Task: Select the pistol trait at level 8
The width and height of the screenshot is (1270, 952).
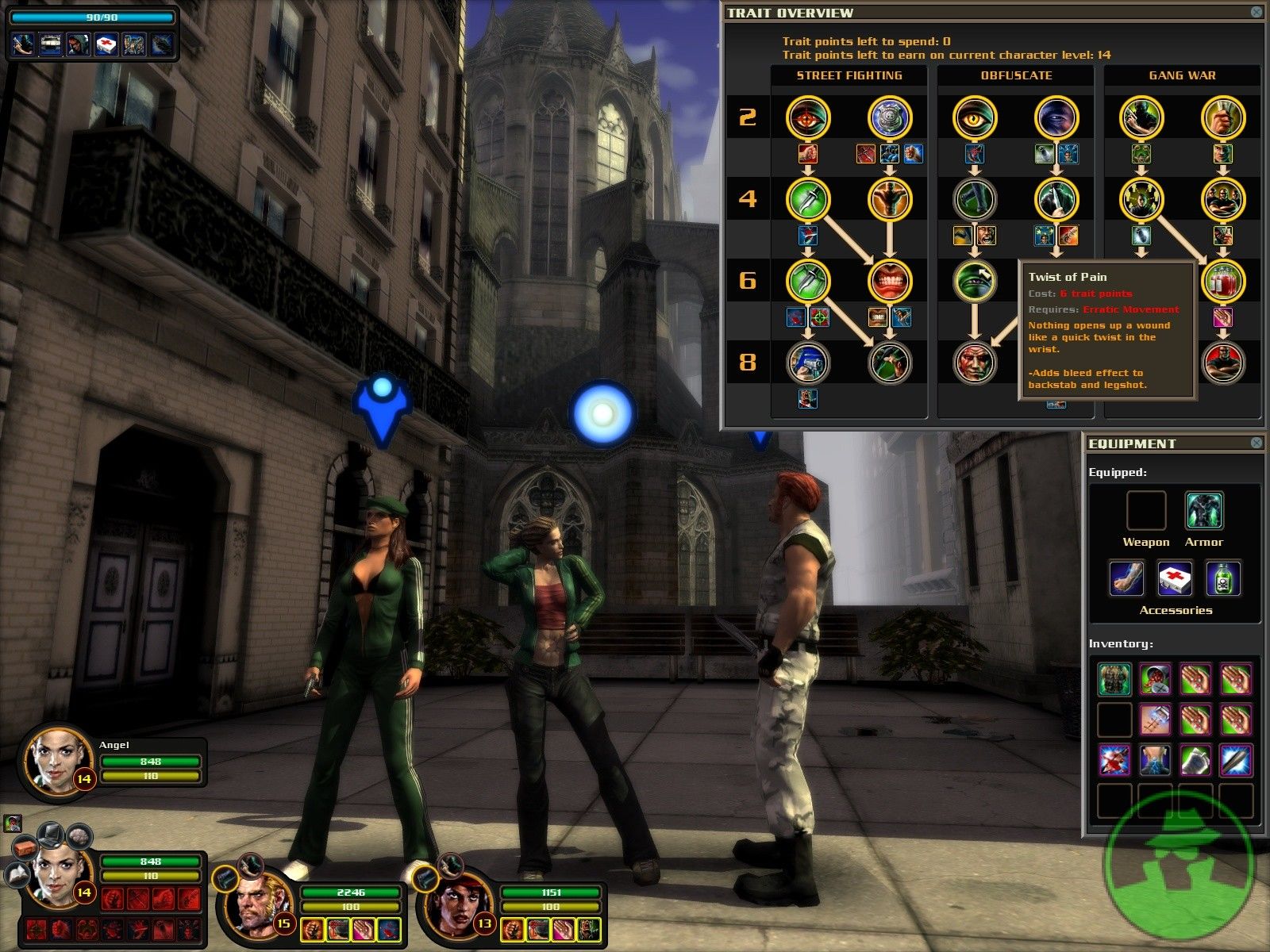Action: [x=808, y=363]
